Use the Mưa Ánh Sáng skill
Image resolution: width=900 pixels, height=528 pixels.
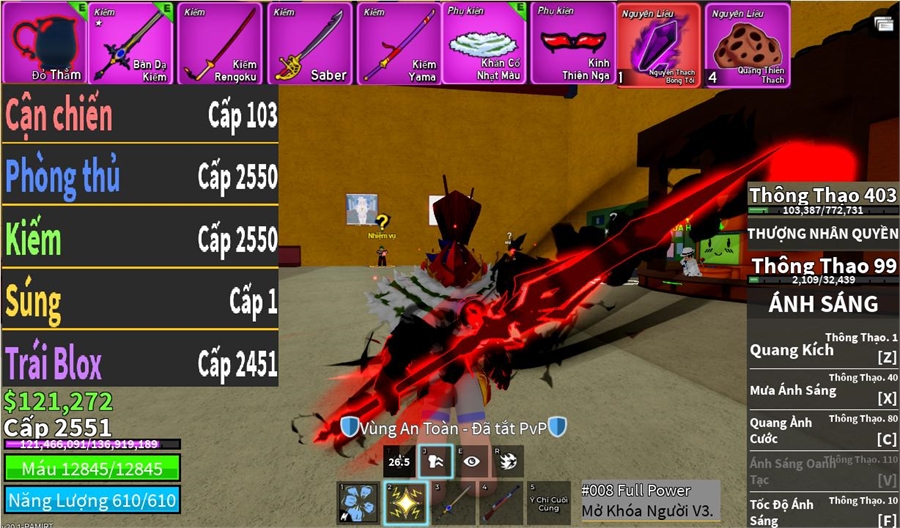823,390
